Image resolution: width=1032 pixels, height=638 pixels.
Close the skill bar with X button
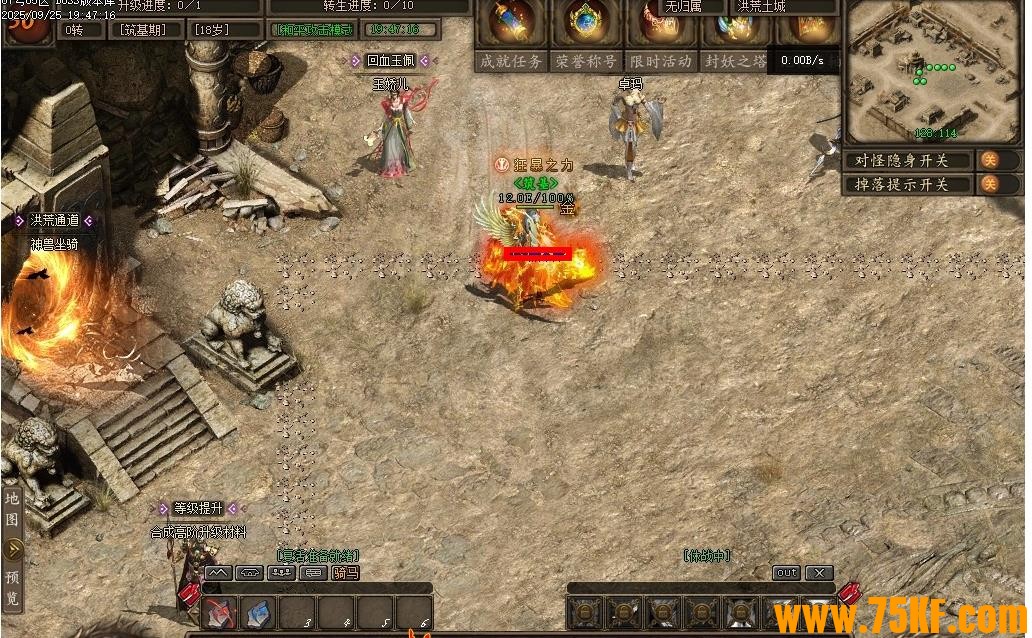[x=819, y=573]
